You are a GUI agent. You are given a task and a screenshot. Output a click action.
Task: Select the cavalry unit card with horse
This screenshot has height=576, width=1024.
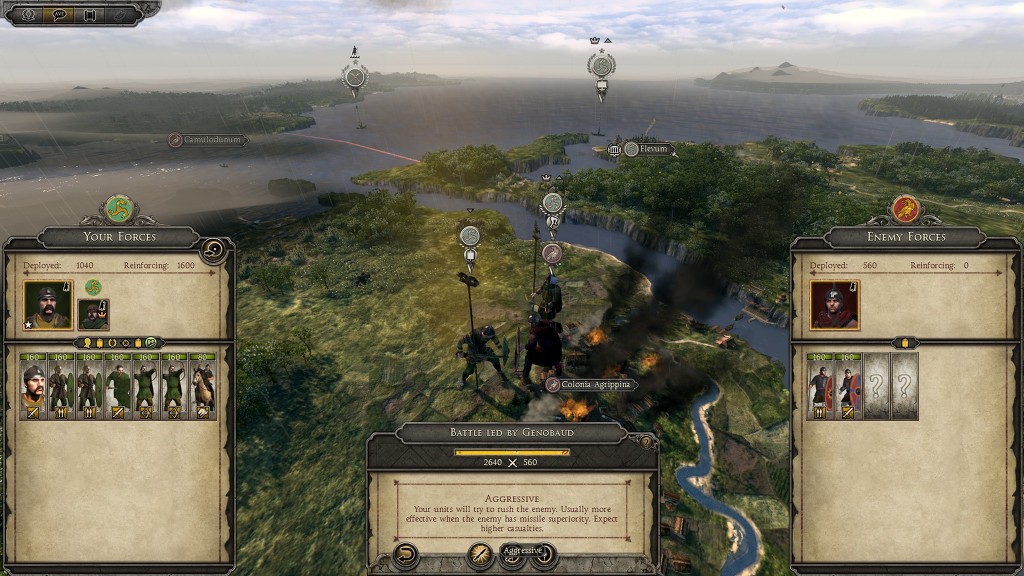(203, 386)
